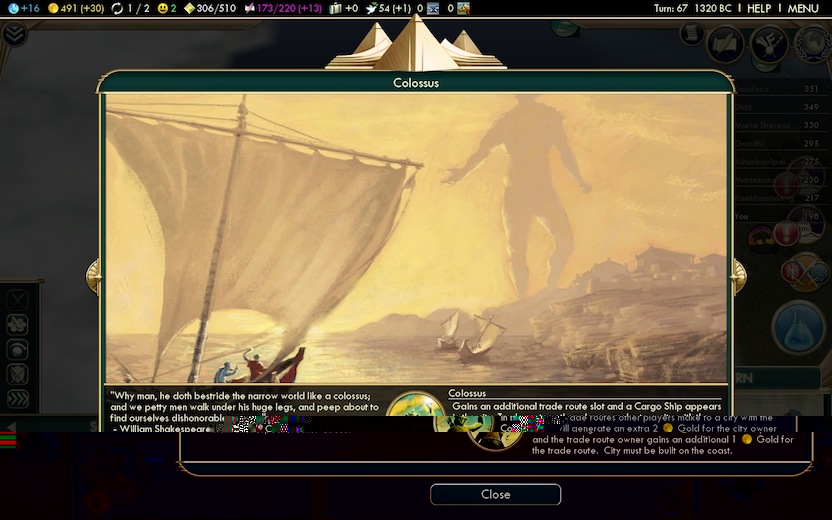Open the military advisor button with the script glyph

[x=725, y=43]
